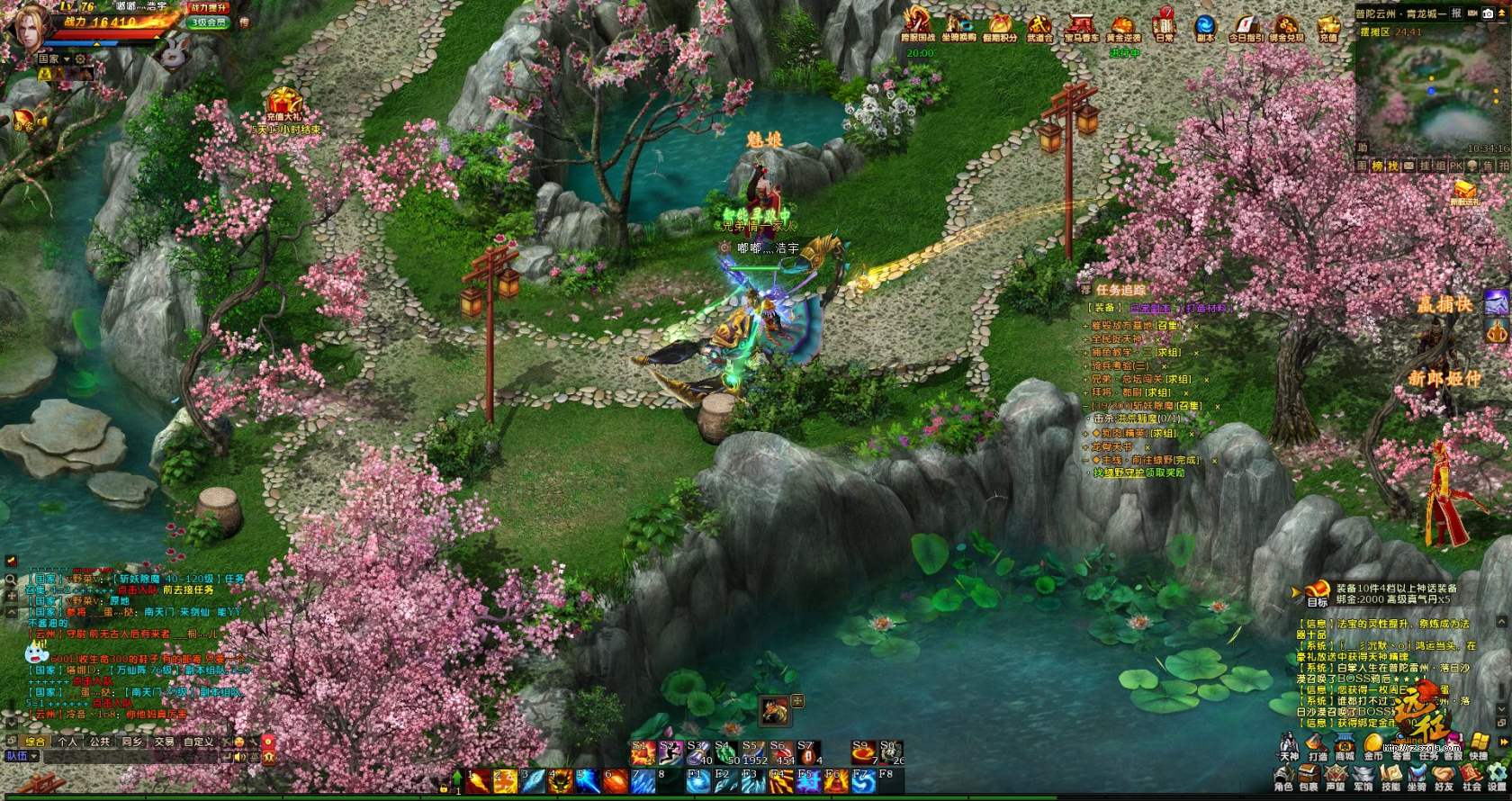The width and height of the screenshot is (1512, 801).
Task: Open the 日常 daily activities icon
Action: tap(1165, 25)
